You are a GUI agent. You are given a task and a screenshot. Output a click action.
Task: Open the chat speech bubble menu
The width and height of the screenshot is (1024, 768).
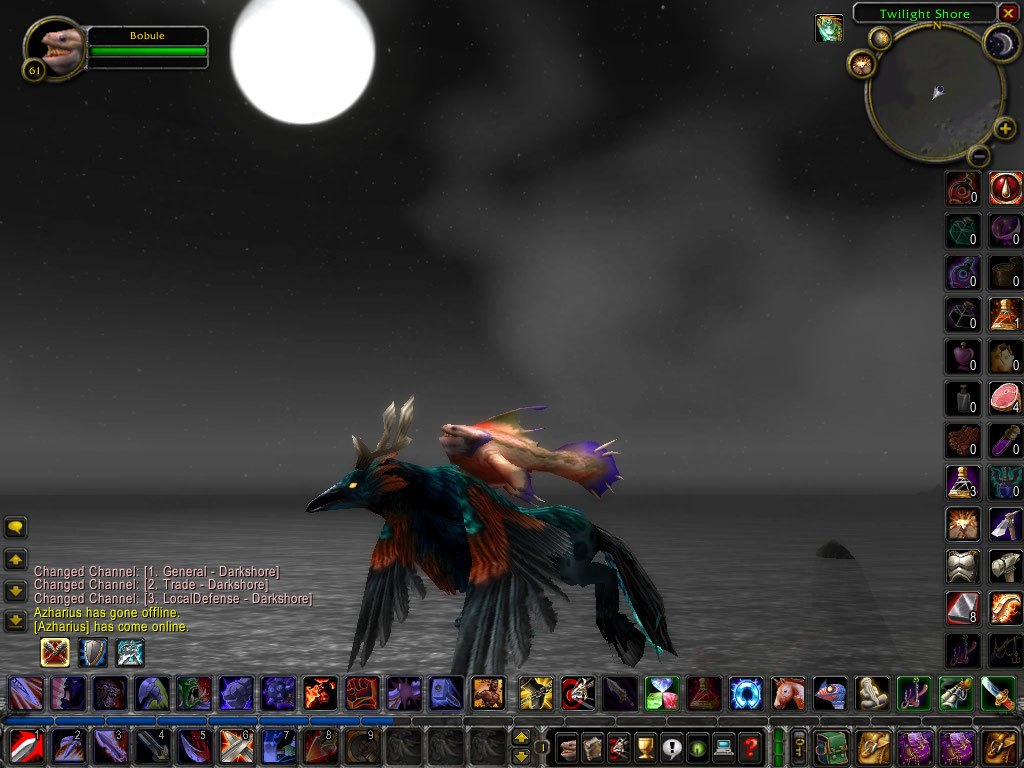[x=16, y=527]
